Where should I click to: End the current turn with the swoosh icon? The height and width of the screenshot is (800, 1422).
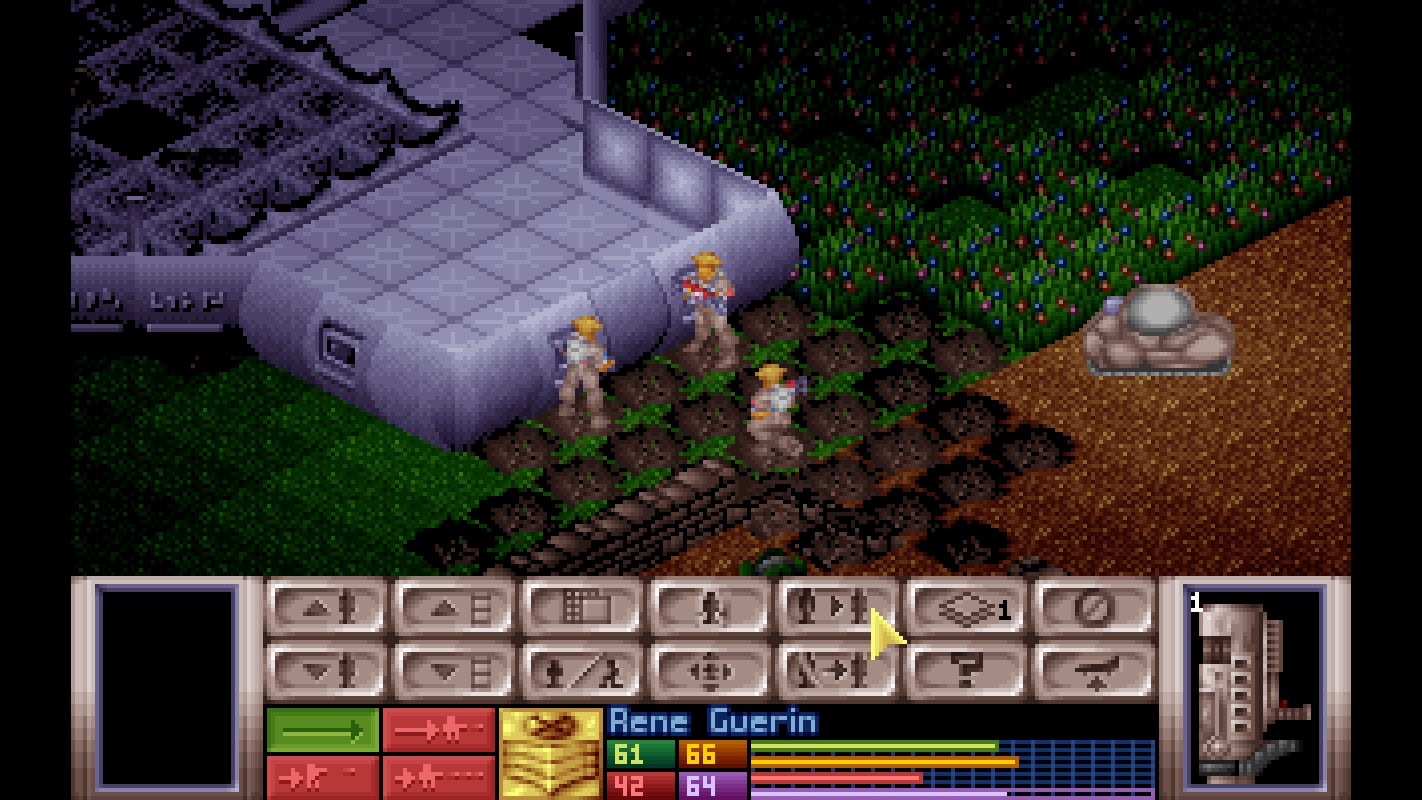click(x=1090, y=672)
